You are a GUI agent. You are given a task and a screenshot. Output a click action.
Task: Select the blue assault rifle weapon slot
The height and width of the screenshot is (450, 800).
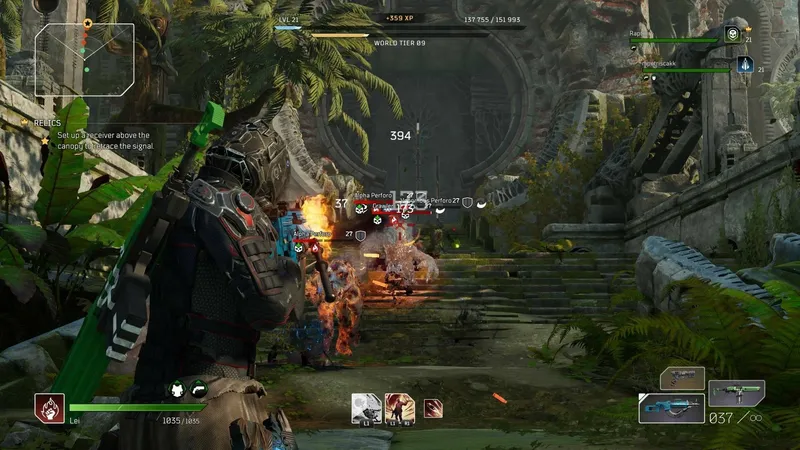pyautogui.click(x=671, y=408)
